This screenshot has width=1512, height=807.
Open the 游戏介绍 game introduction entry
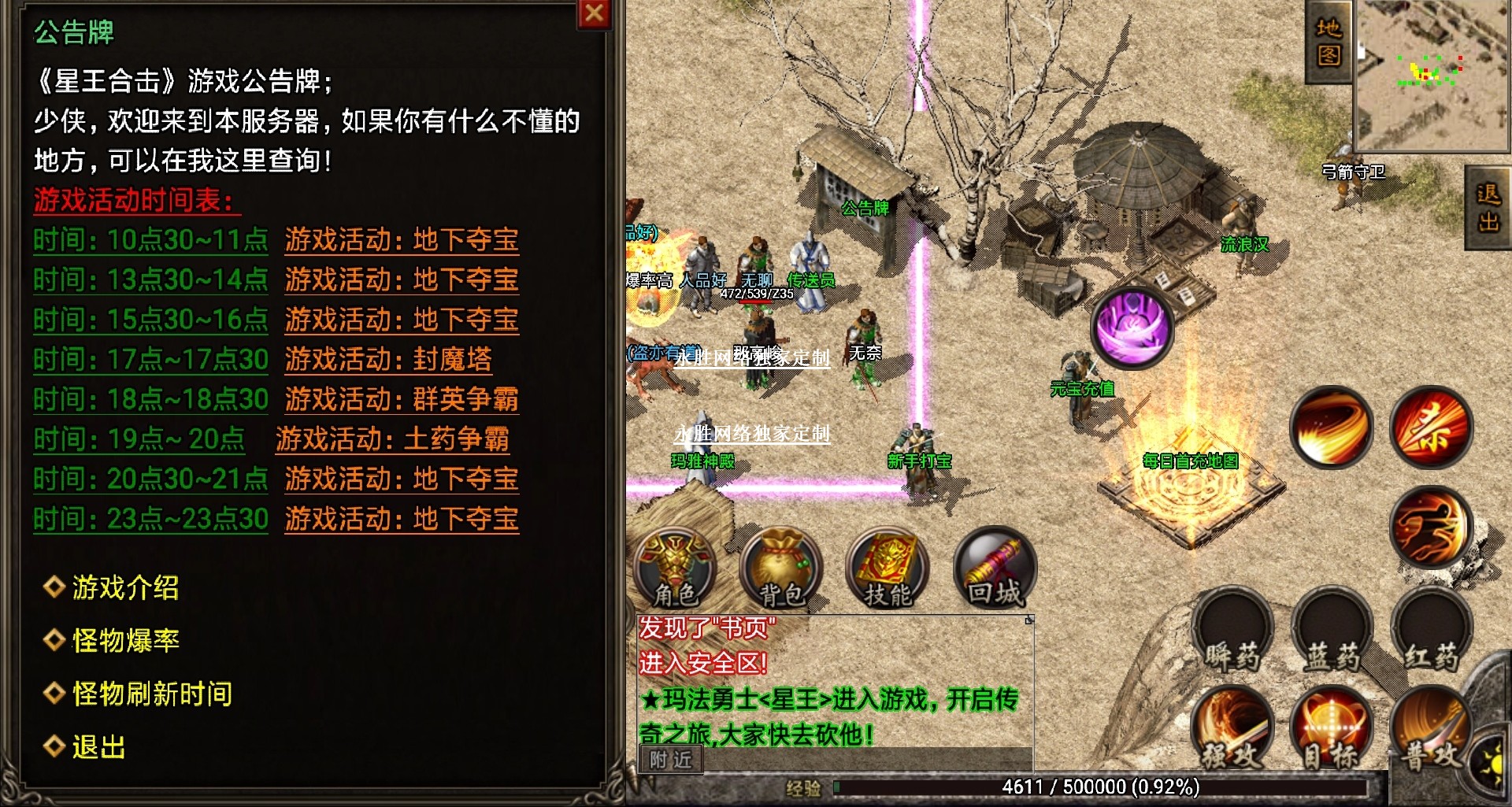click(x=125, y=587)
